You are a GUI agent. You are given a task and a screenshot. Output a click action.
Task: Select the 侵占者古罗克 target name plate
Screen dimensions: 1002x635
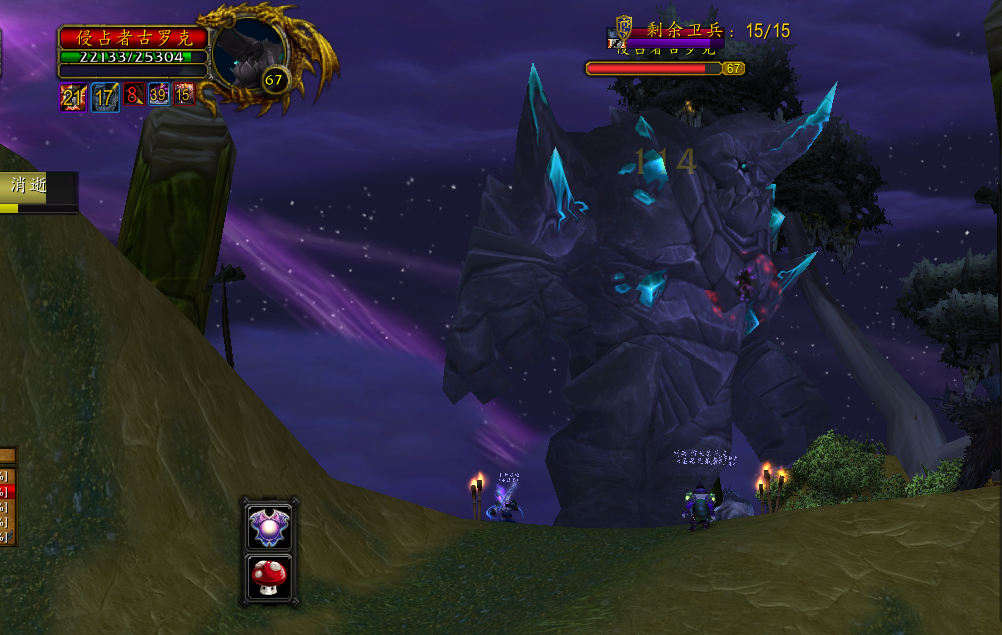click(x=133, y=37)
